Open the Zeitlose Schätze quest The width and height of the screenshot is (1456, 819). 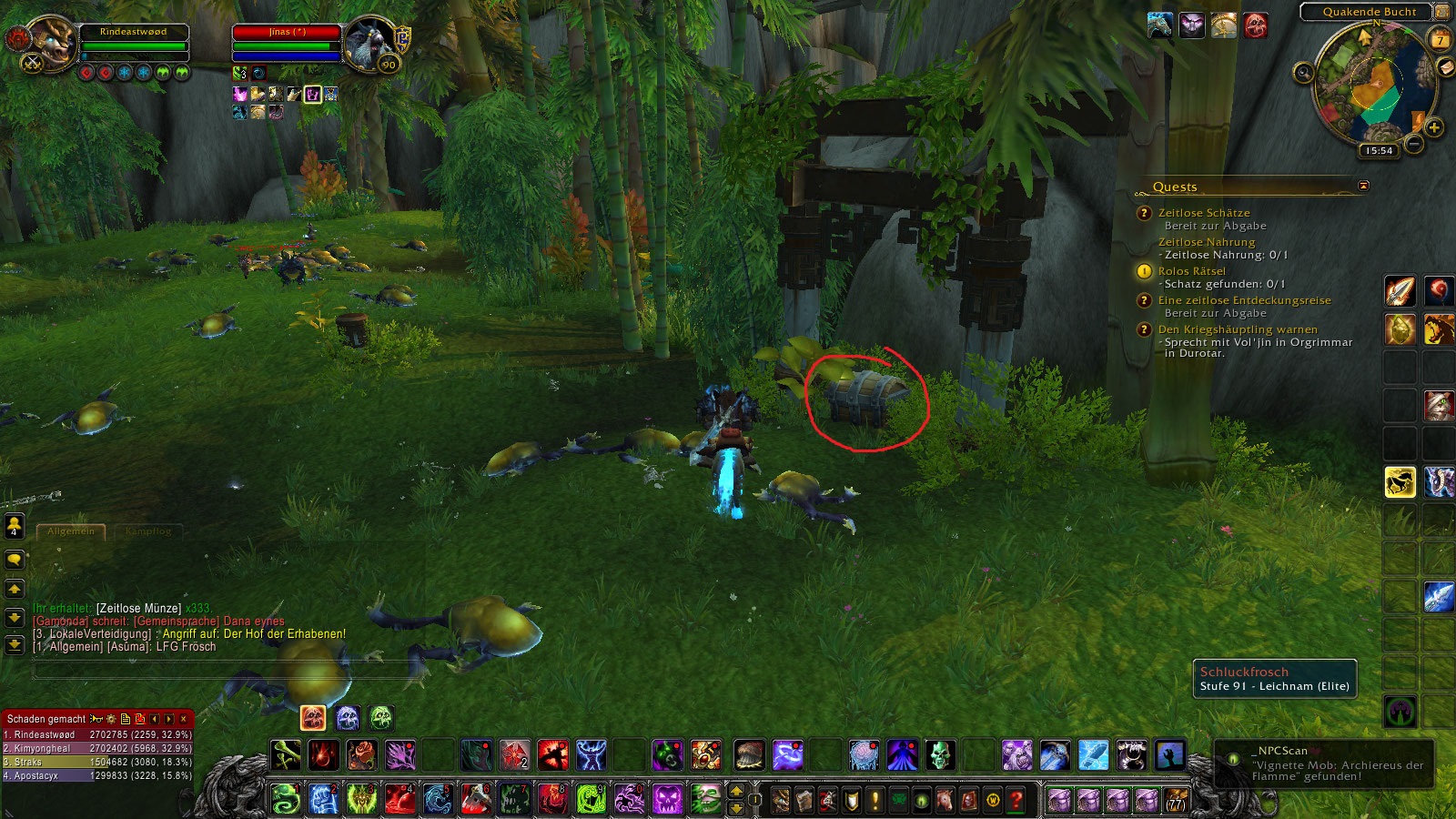[1203, 213]
